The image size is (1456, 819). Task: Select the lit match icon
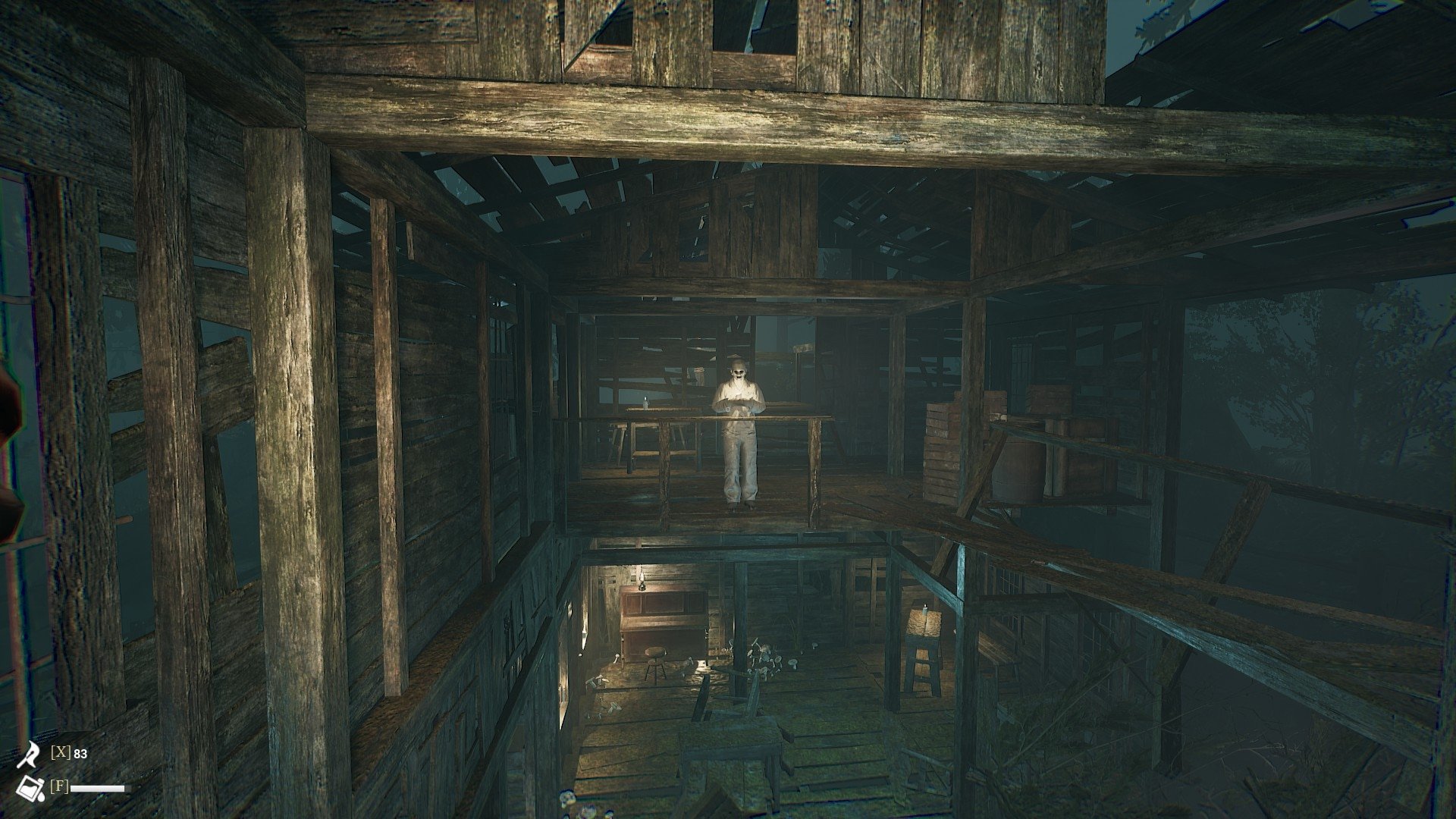tap(30, 754)
